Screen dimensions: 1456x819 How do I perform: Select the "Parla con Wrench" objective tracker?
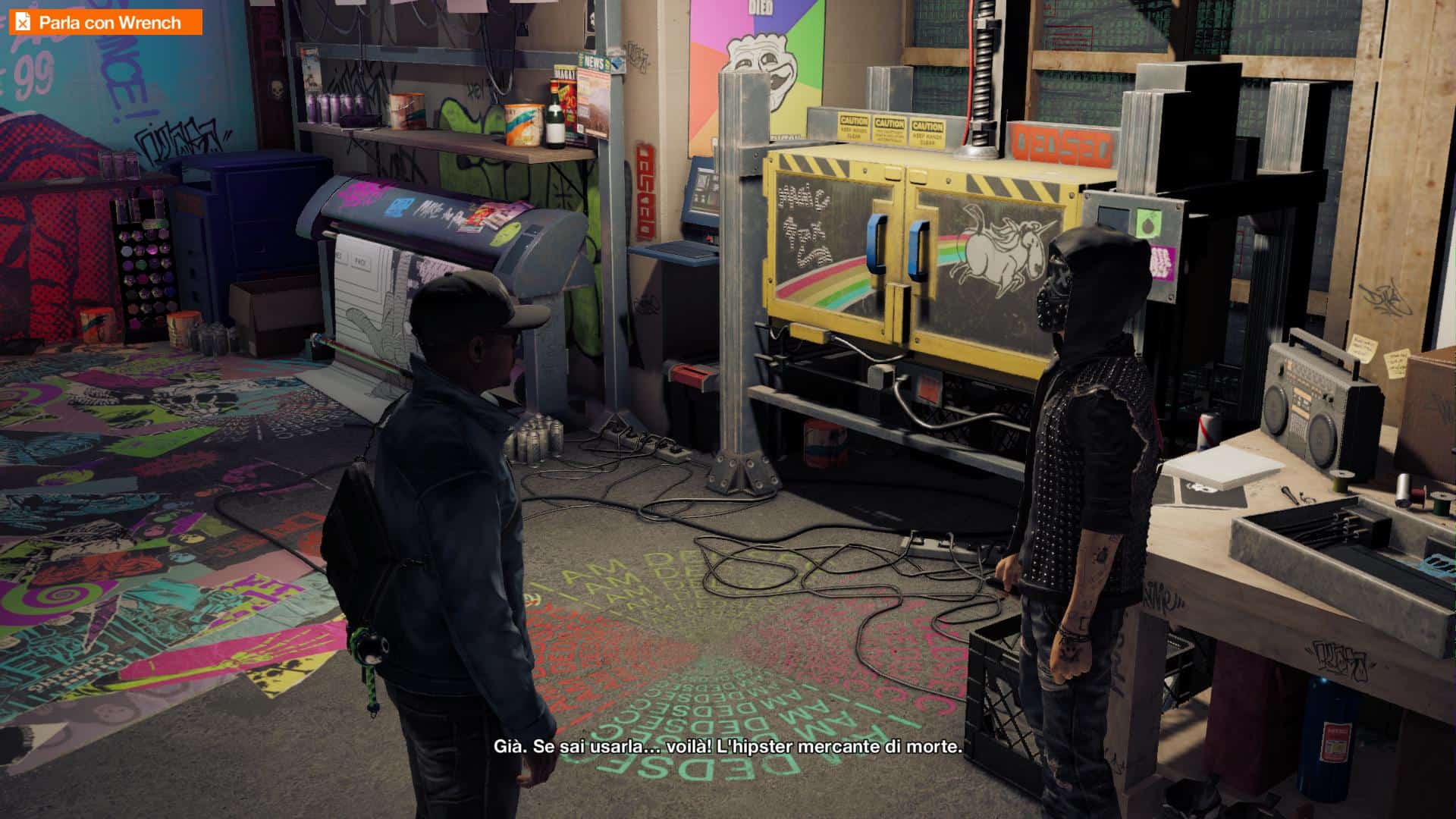pos(105,22)
